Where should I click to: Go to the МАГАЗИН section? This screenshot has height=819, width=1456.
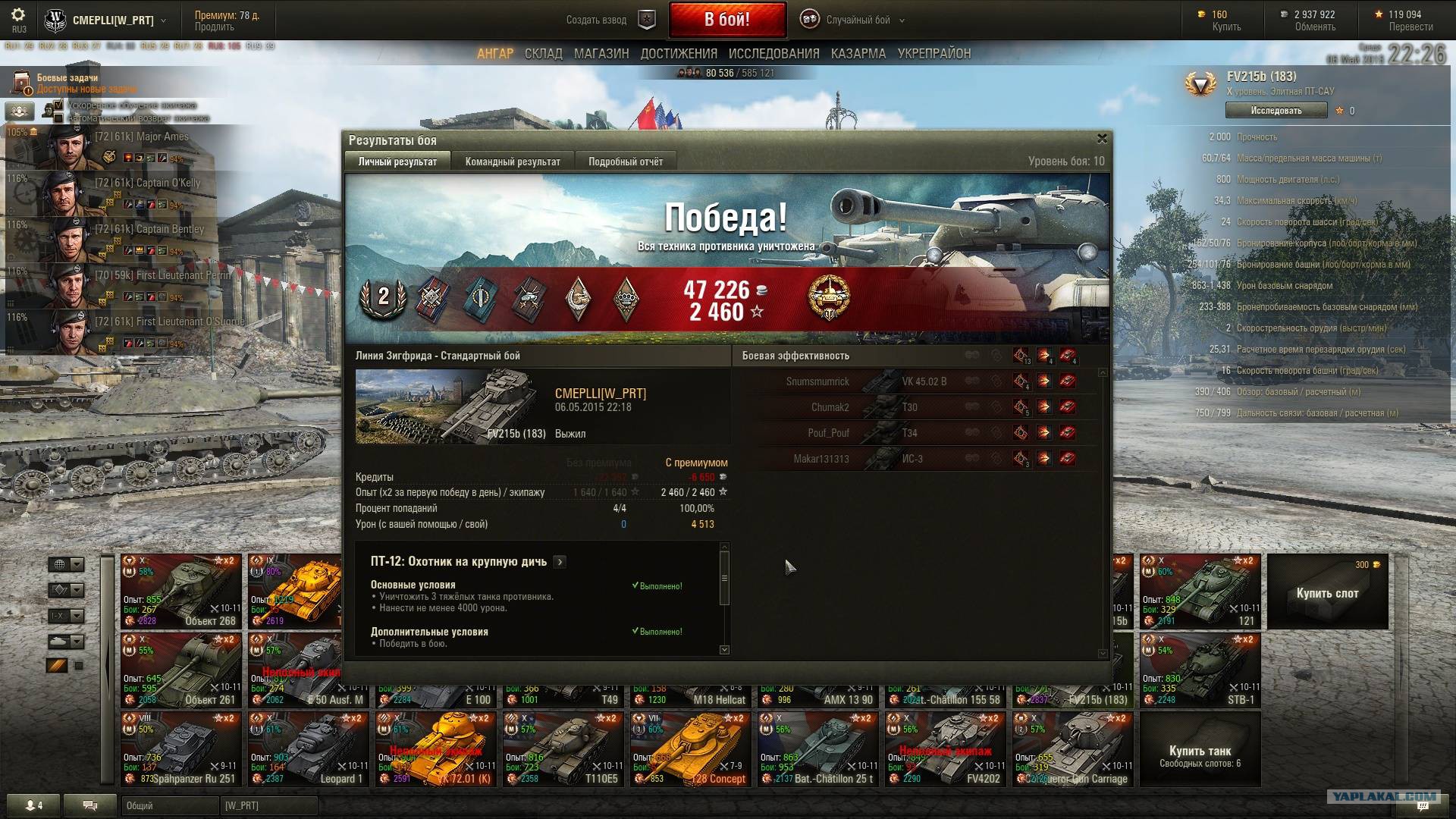click(601, 54)
